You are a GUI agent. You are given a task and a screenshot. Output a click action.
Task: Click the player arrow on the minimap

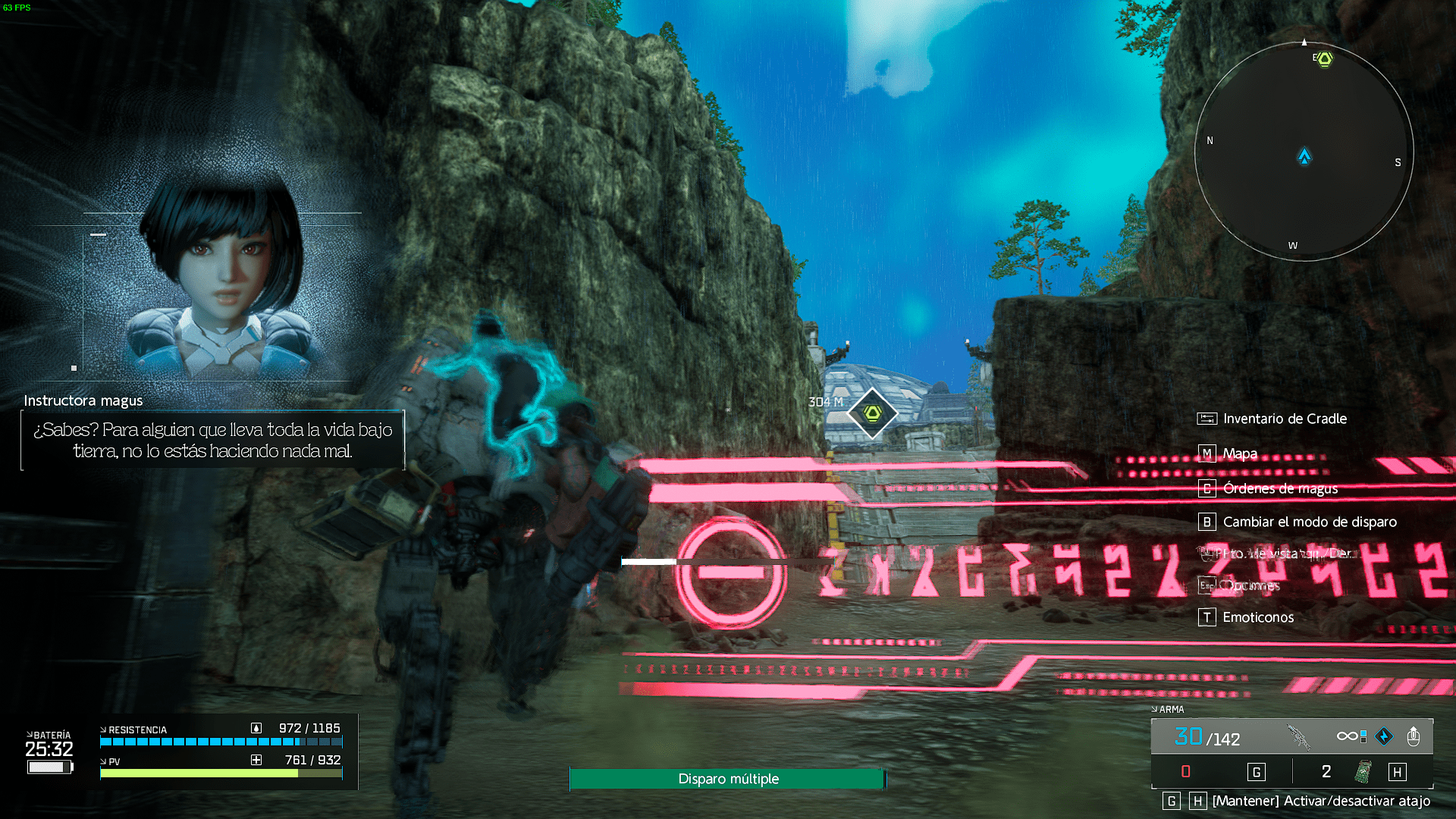(x=1304, y=156)
